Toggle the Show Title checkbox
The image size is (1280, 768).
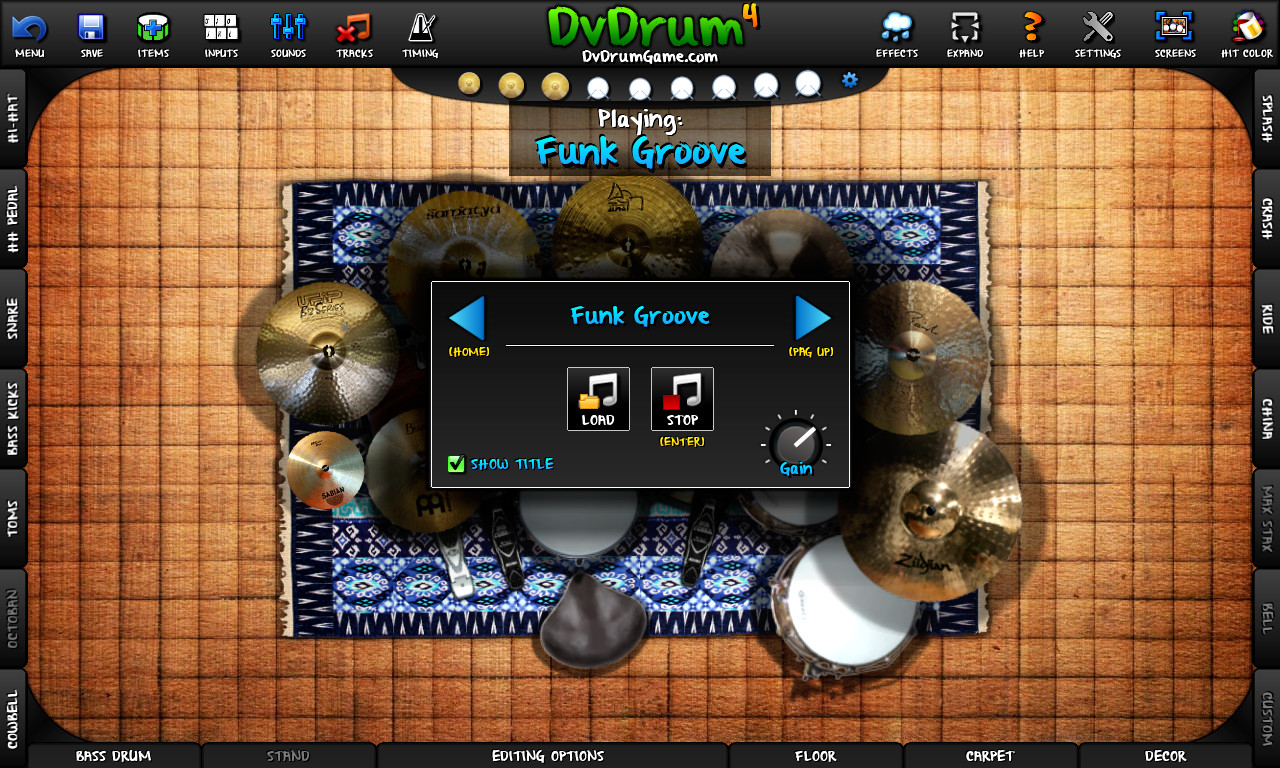click(457, 463)
